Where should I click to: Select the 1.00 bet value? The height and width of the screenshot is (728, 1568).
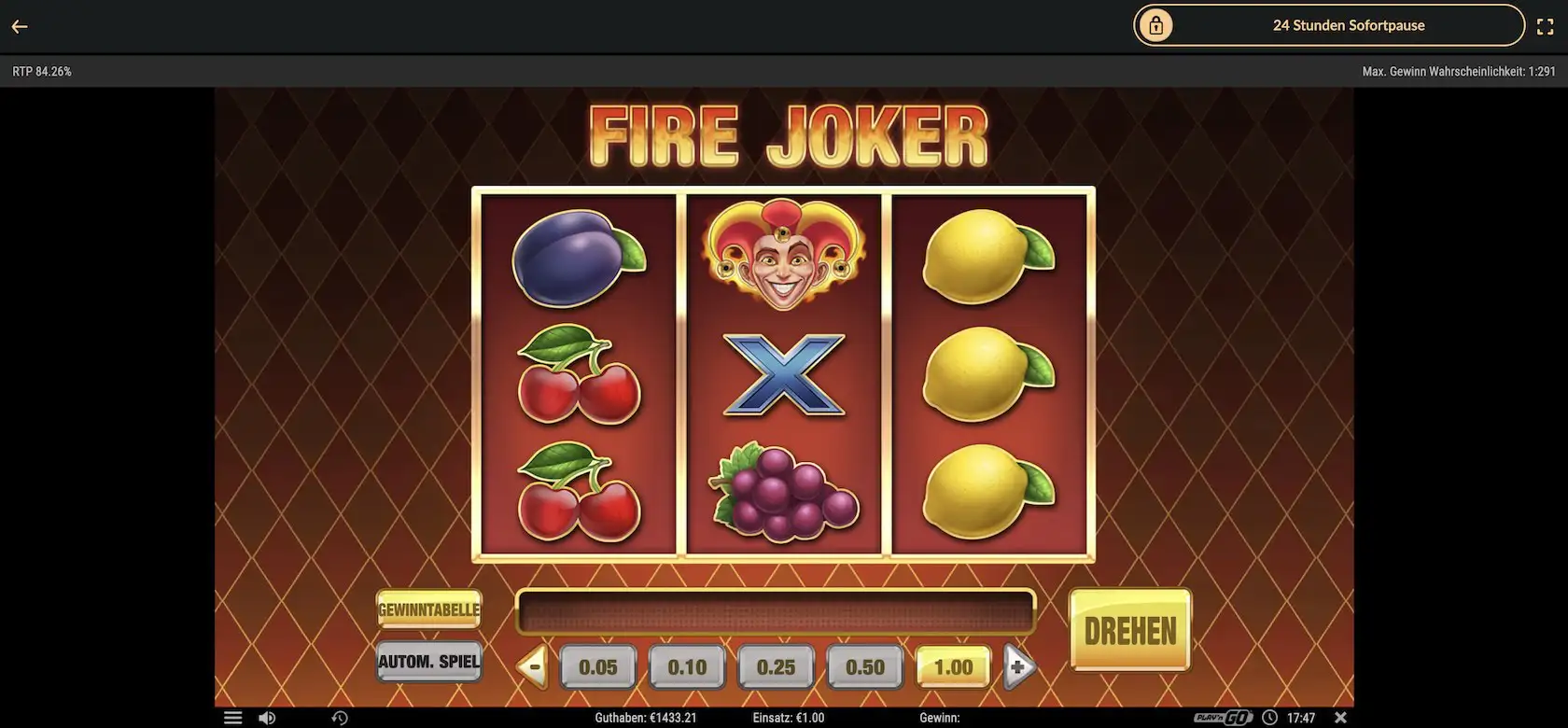point(953,667)
